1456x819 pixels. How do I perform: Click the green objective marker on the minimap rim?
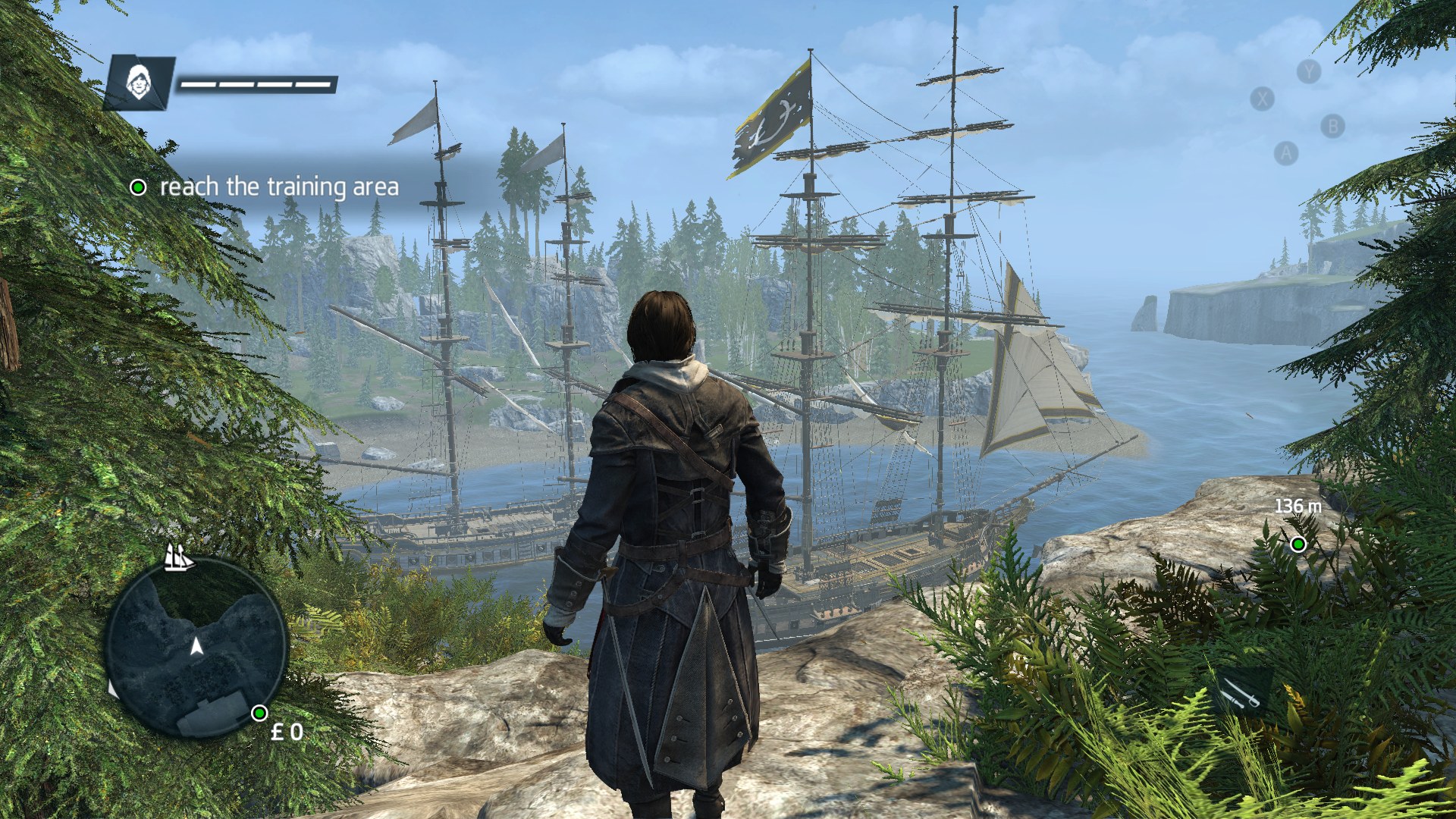pos(259,713)
